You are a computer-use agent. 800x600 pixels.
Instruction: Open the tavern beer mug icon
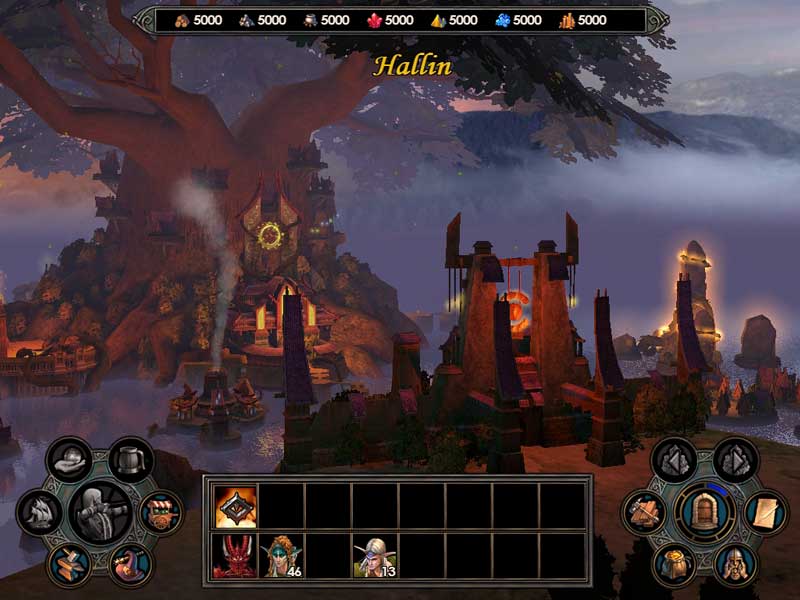(x=131, y=460)
